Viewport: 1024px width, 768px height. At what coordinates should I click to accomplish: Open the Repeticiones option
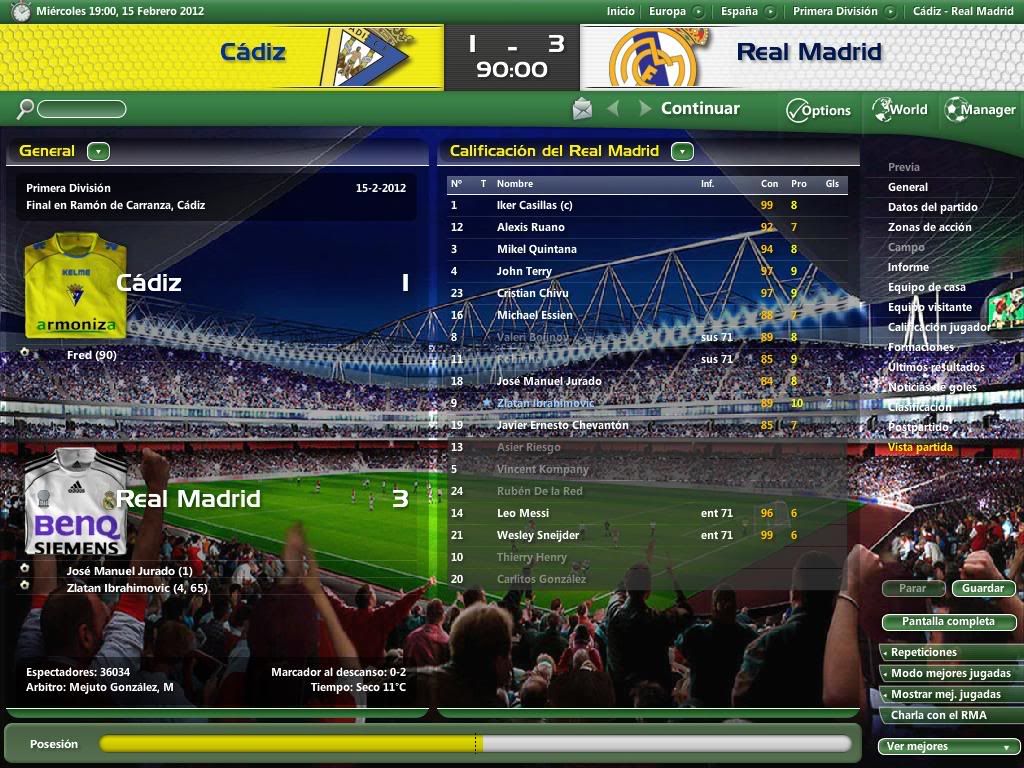tap(948, 652)
